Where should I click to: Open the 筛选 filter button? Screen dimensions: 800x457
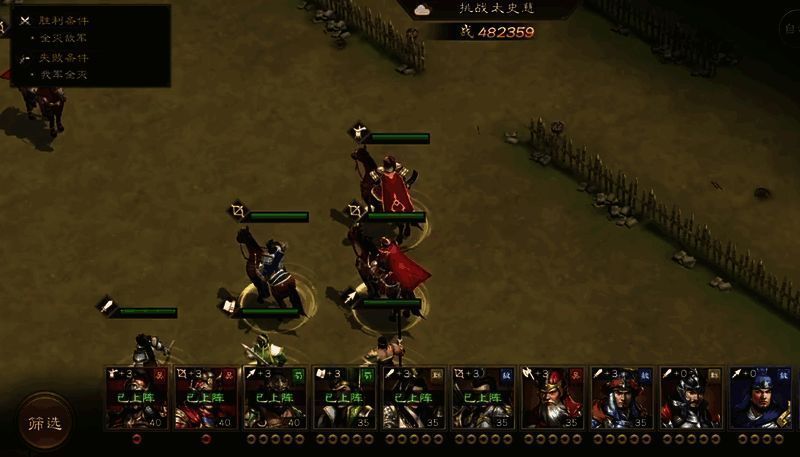coord(44,422)
